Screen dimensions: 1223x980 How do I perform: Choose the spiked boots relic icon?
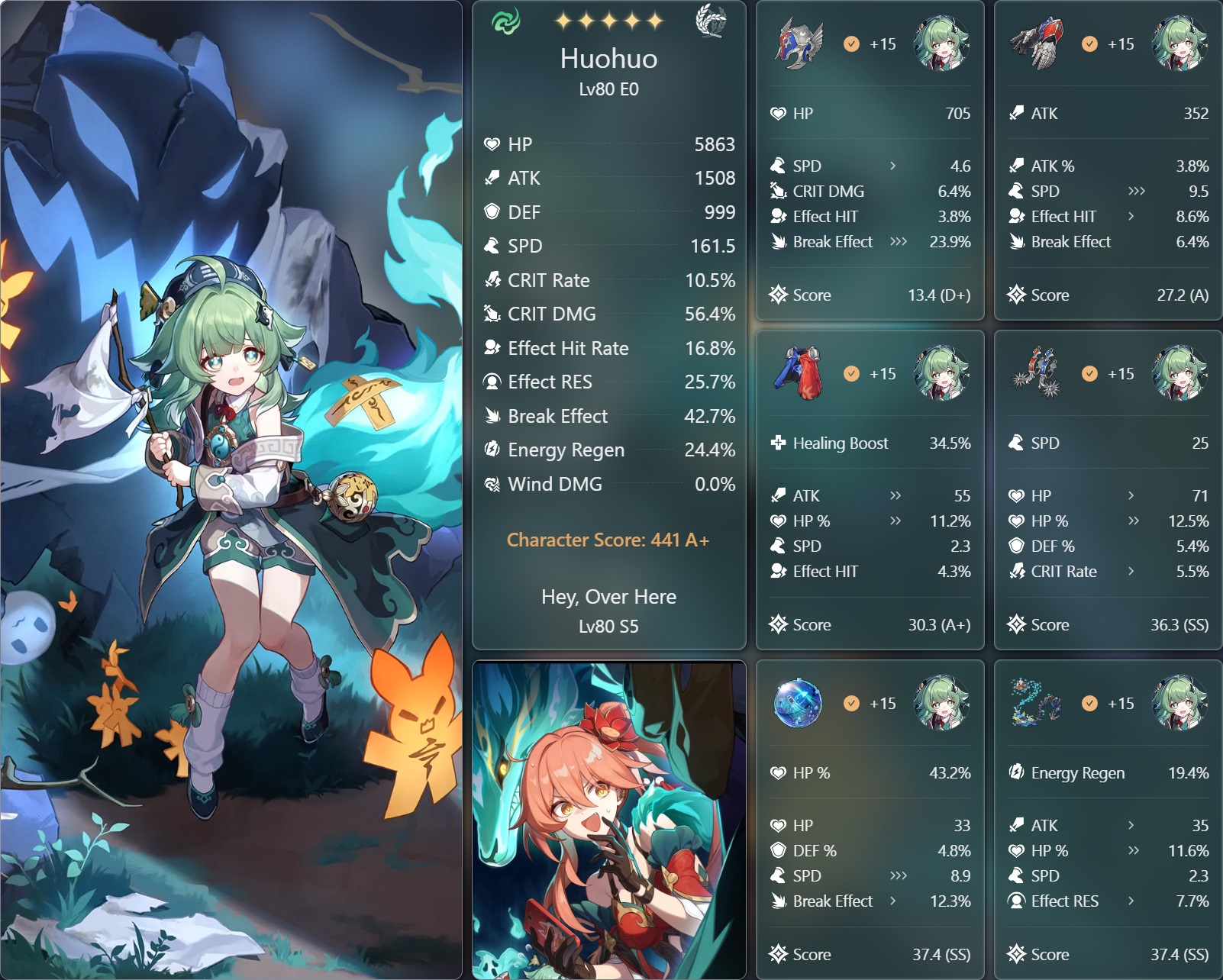pyautogui.click(x=1036, y=373)
